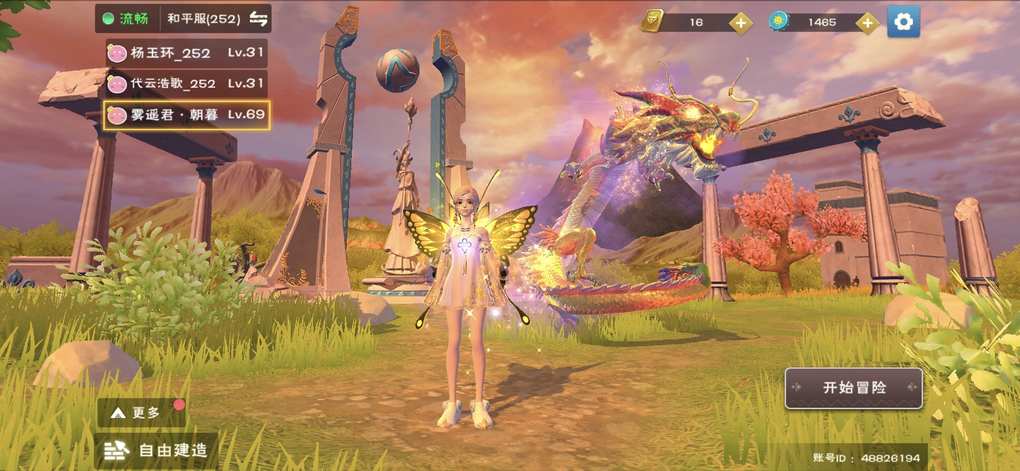Choose character 代云浩歌_252
This screenshot has height=471, width=1020.
(x=186, y=83)
